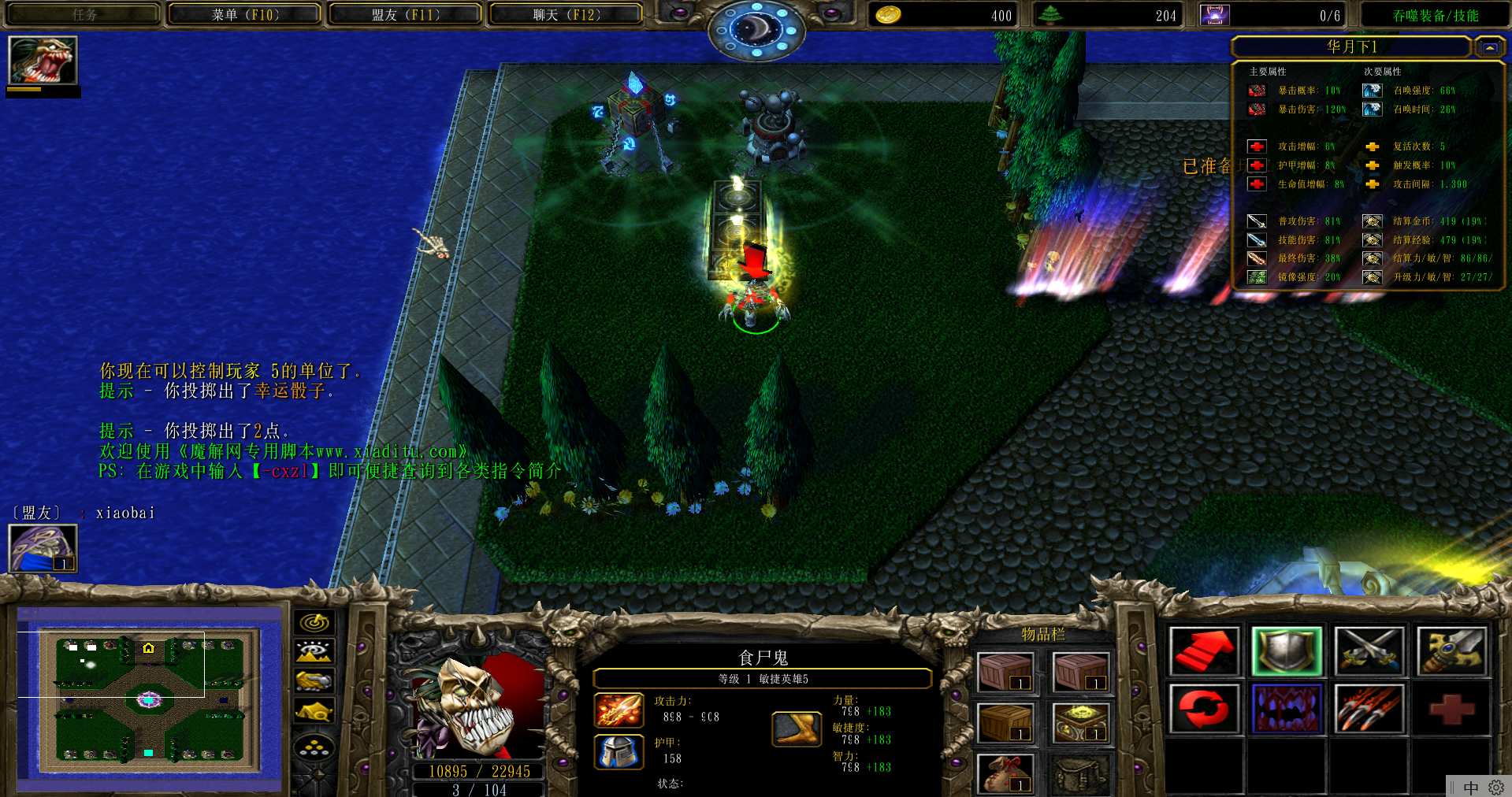Use the fanged maw devour ability
This screenshot has width=1512, height=797.
(1286, 708)
